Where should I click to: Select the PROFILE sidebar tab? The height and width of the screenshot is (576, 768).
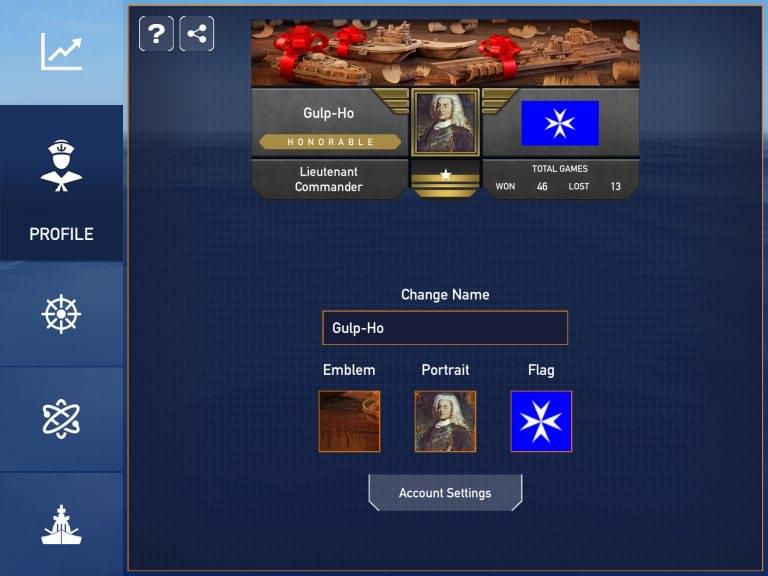(x=61, y=184)
